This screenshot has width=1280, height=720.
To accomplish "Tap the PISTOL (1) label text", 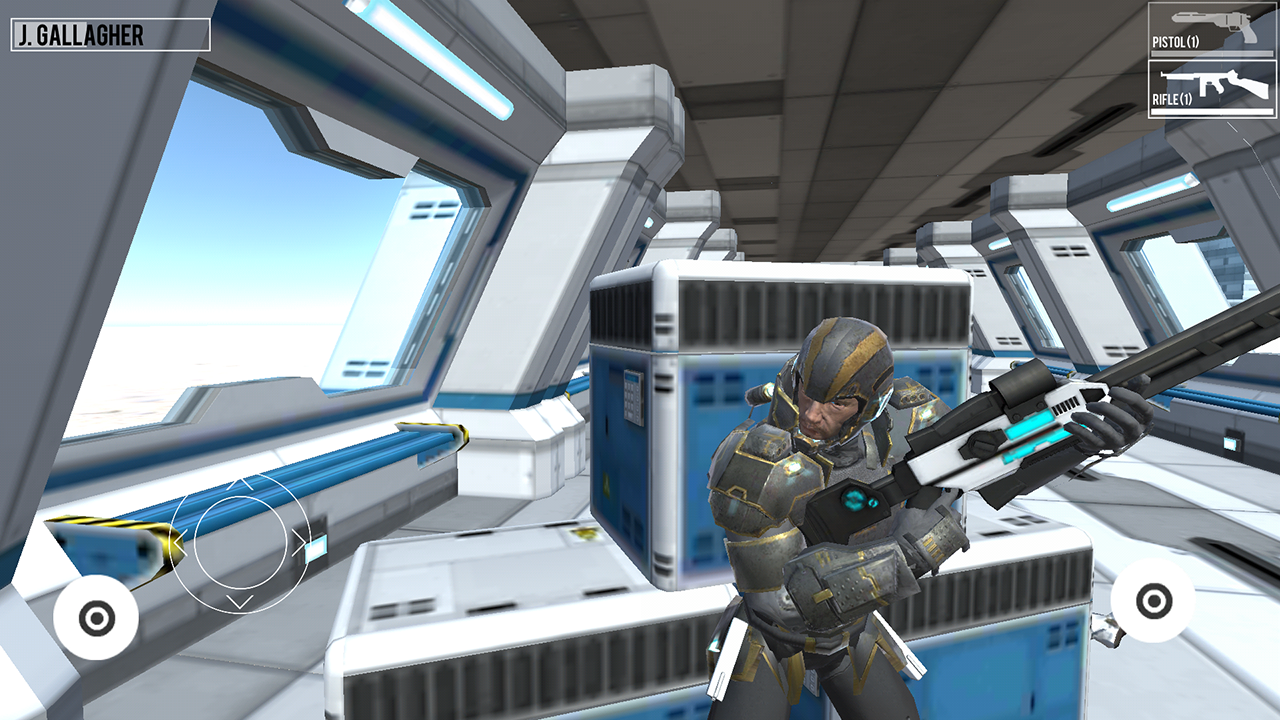I will click(1177, 41).
